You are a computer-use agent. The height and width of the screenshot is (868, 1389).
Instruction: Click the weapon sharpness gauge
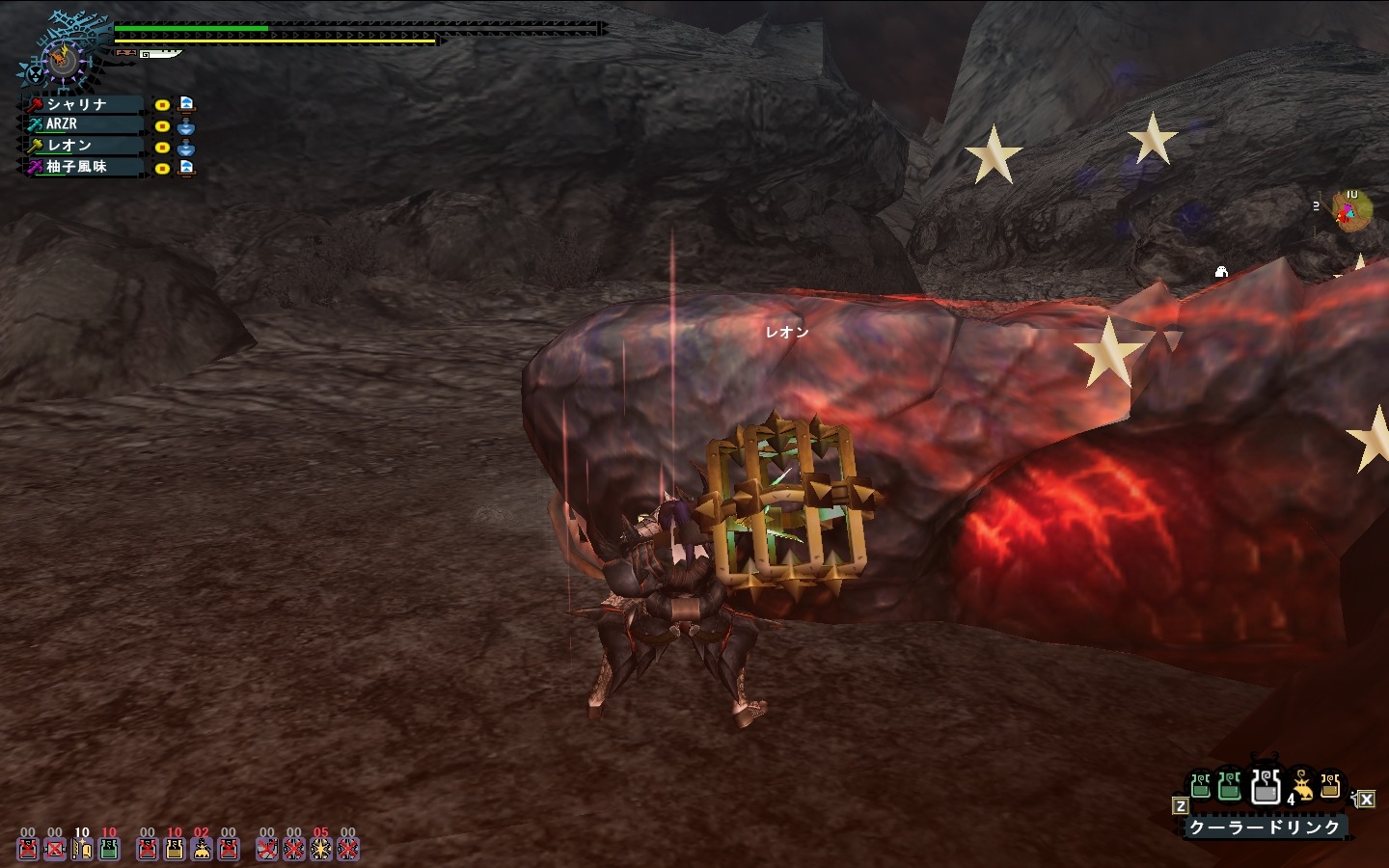[x=161, y=54]
